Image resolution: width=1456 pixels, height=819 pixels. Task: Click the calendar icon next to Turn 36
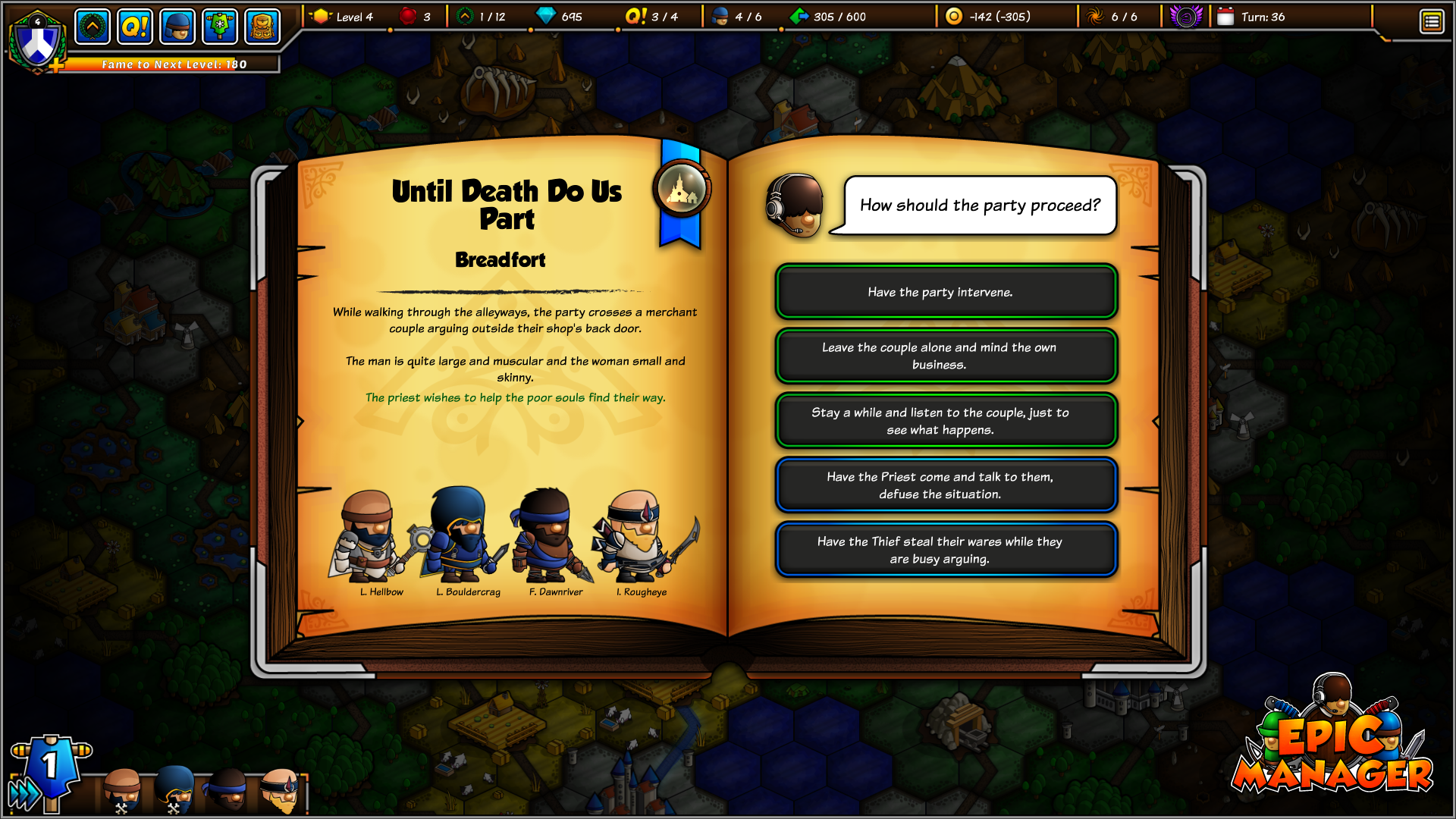pyautogui.click(x=1225, y=15)
